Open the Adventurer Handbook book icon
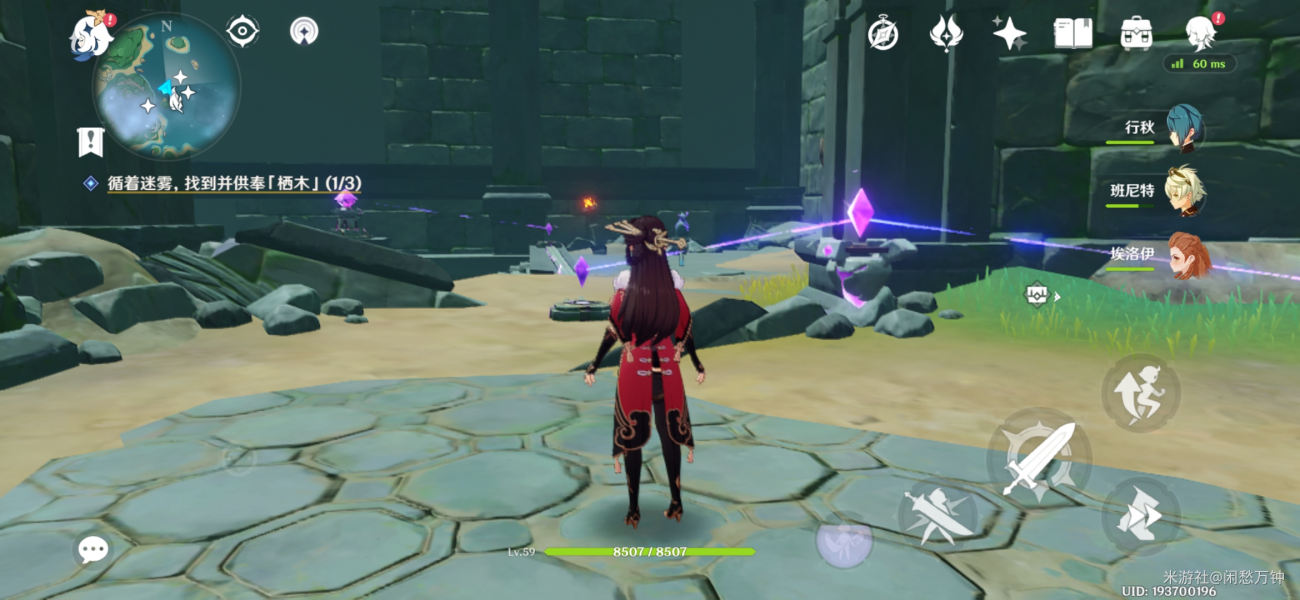1300x600 pixels. coord(1073,34)
